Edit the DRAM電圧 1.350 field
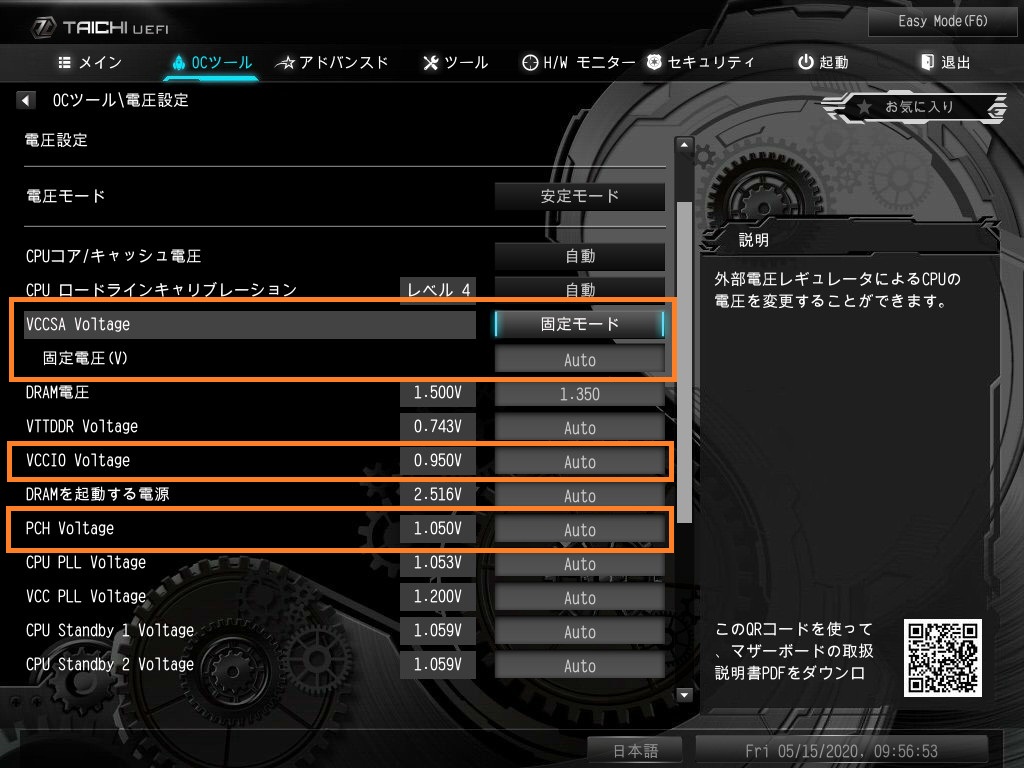 pyautogui.click(x=580, y=394)
